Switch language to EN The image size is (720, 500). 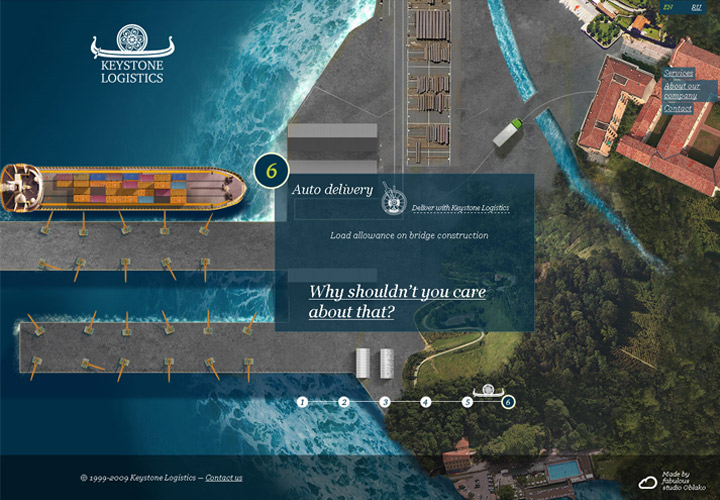[x=669, y=8]
